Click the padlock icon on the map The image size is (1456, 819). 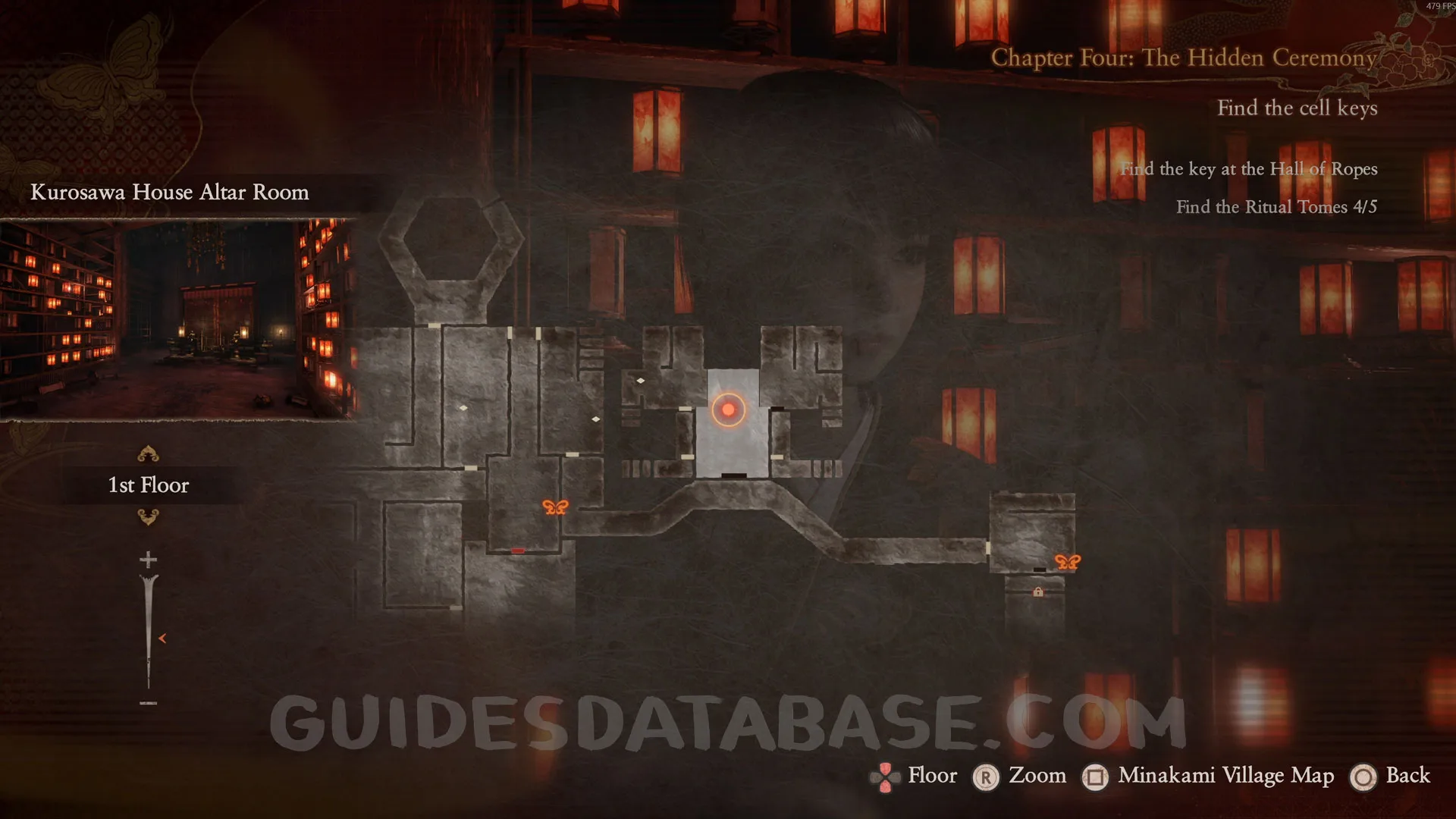tap(1038, 591)
